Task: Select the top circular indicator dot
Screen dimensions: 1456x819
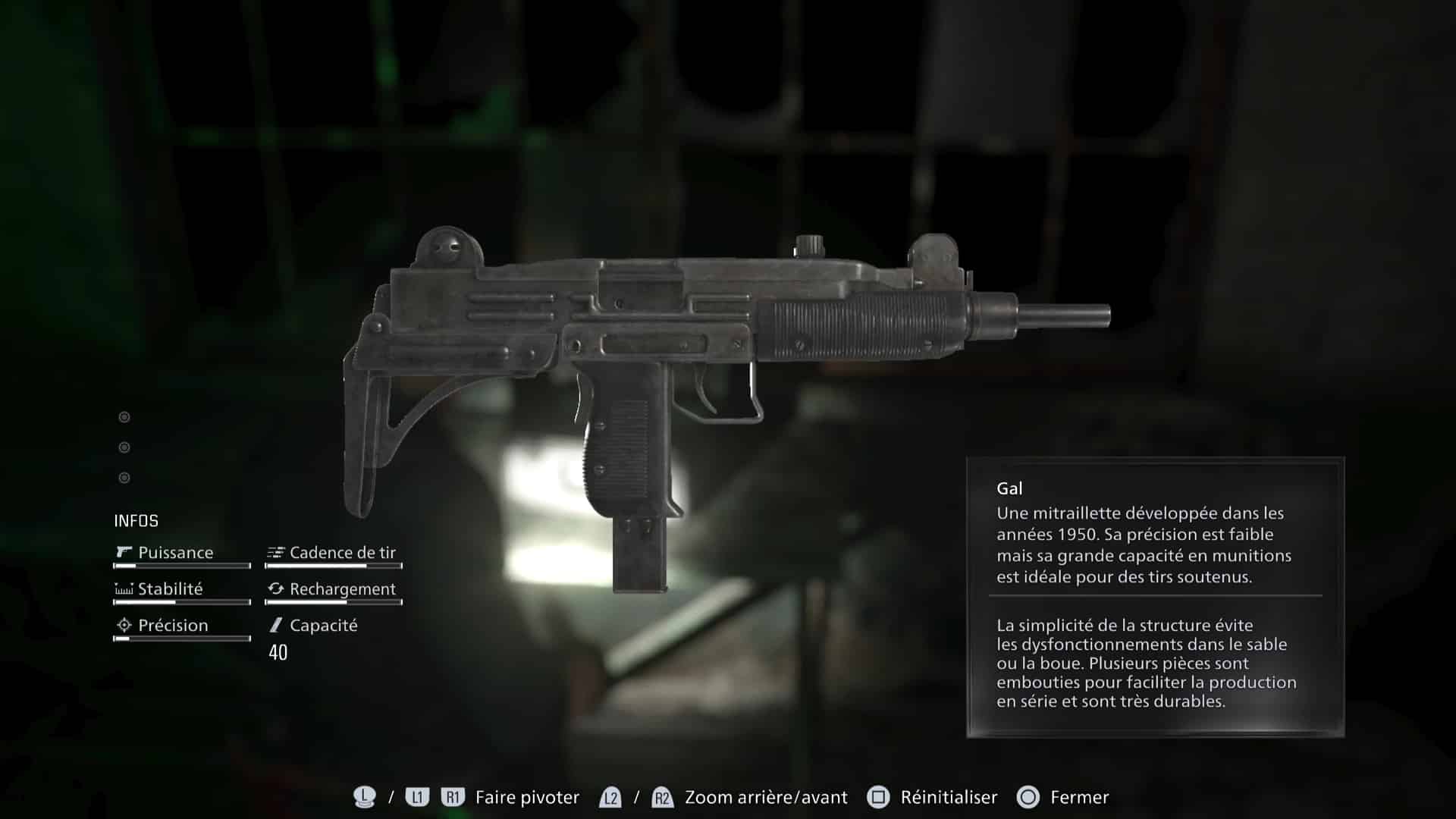Action: [124, 416]
